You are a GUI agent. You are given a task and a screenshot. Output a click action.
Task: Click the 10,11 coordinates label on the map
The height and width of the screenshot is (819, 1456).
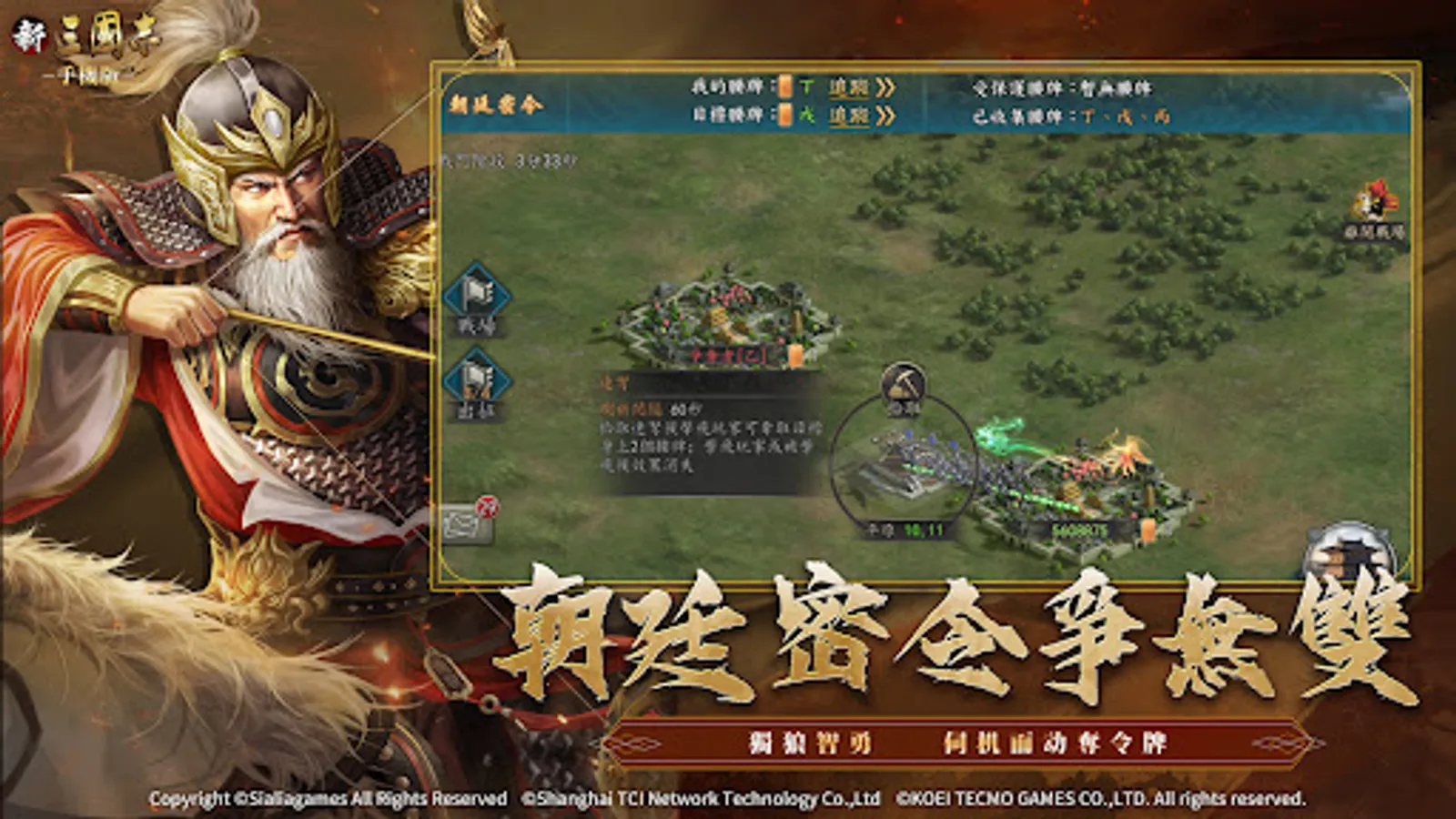pyautogui.click(x=924, y=528)
